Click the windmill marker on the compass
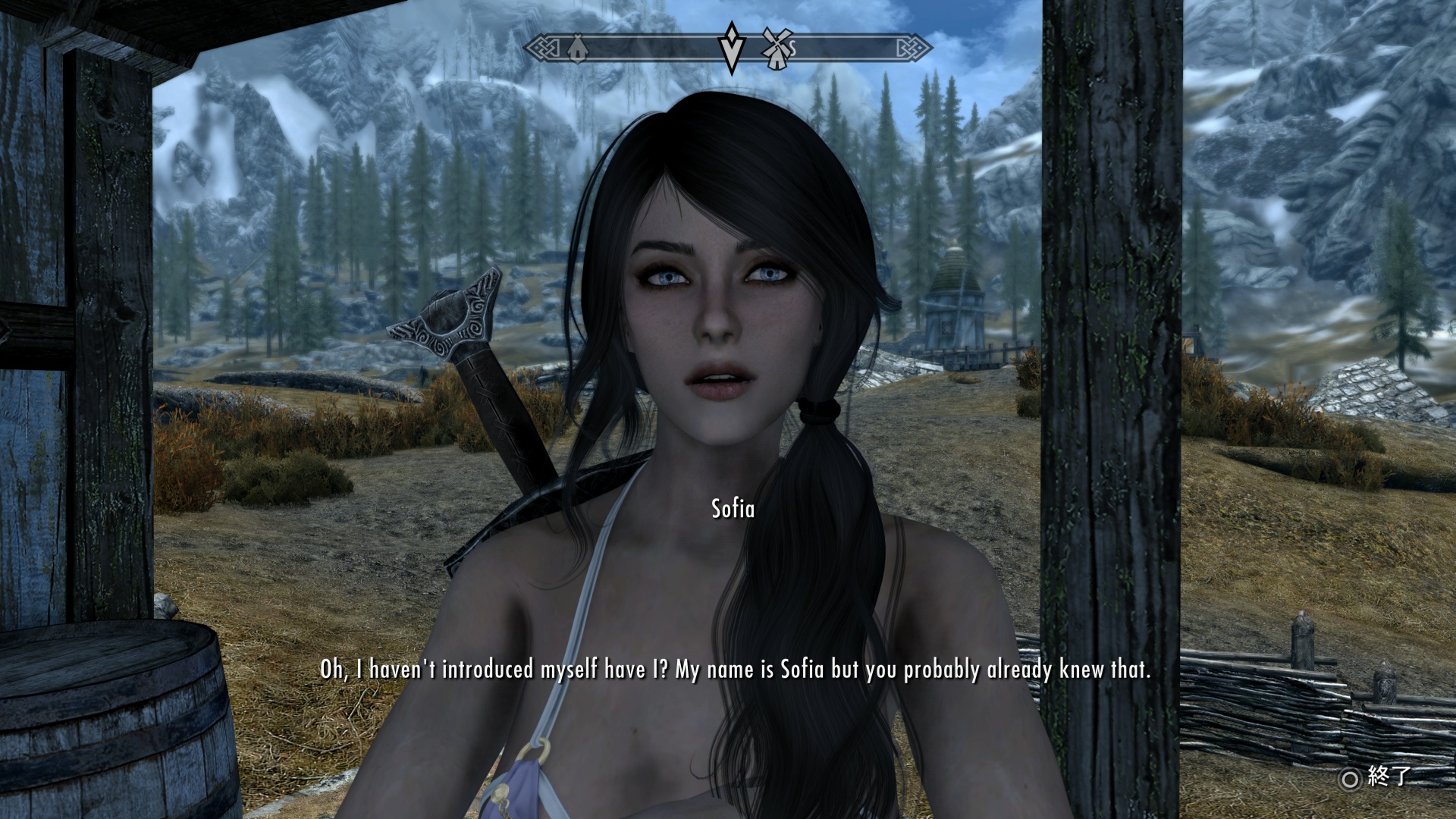Image resolution: width=1456 pixels, height=819 pixels. (x=775, y=49)
